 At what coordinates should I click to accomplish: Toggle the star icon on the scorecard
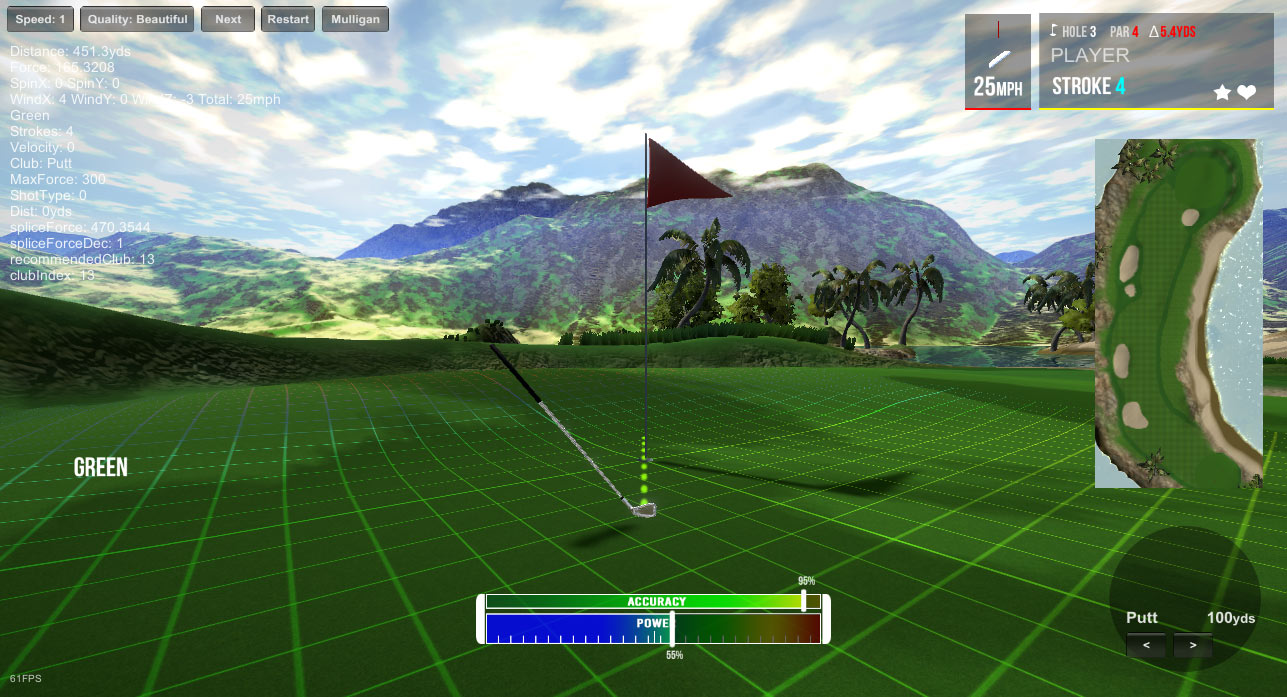[x=1222, y=92]
